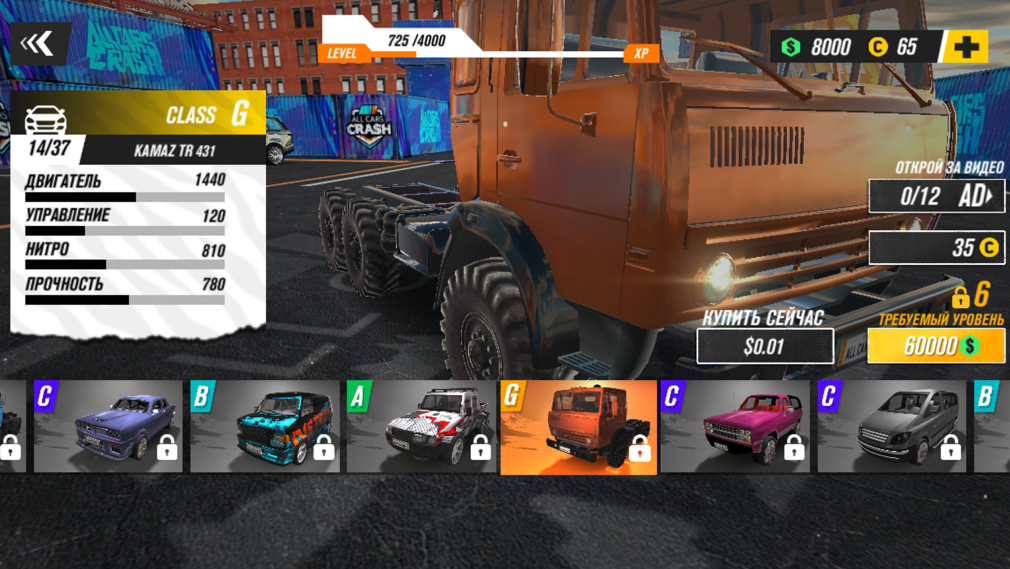Screen dimensions: 1010x569
Task: Select the blue class C sedan
Action: click(108, 427)
